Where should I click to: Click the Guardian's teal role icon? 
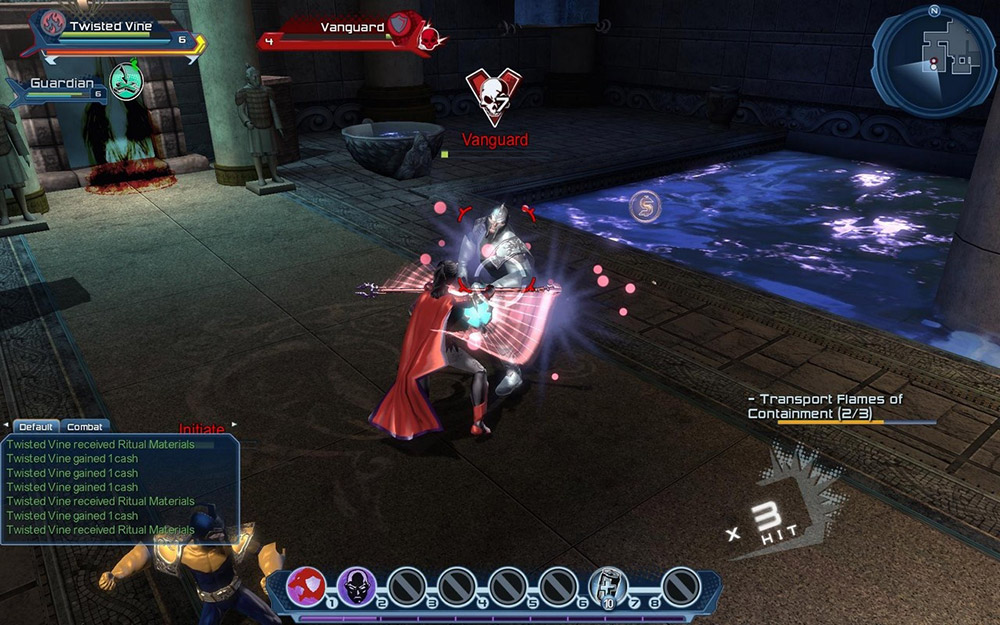126,80
